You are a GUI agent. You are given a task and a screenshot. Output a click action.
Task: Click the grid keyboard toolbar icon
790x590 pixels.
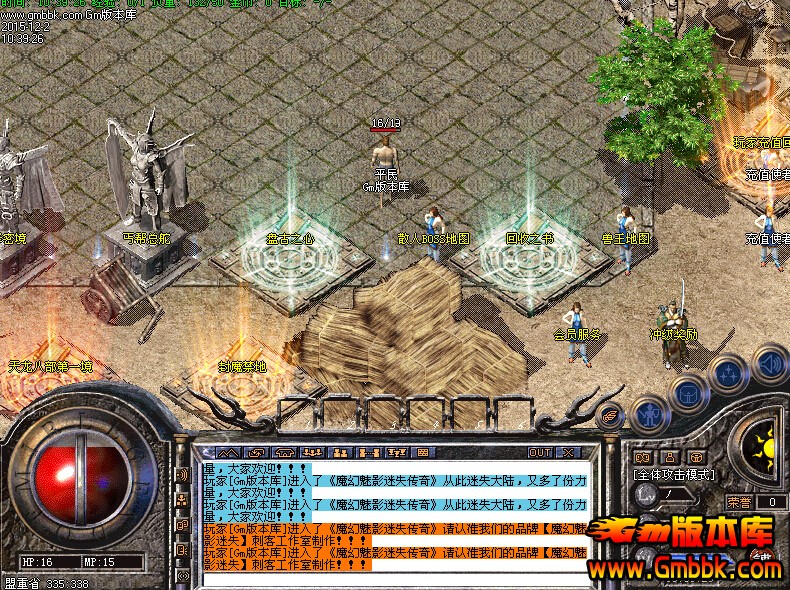click(422, 452)
